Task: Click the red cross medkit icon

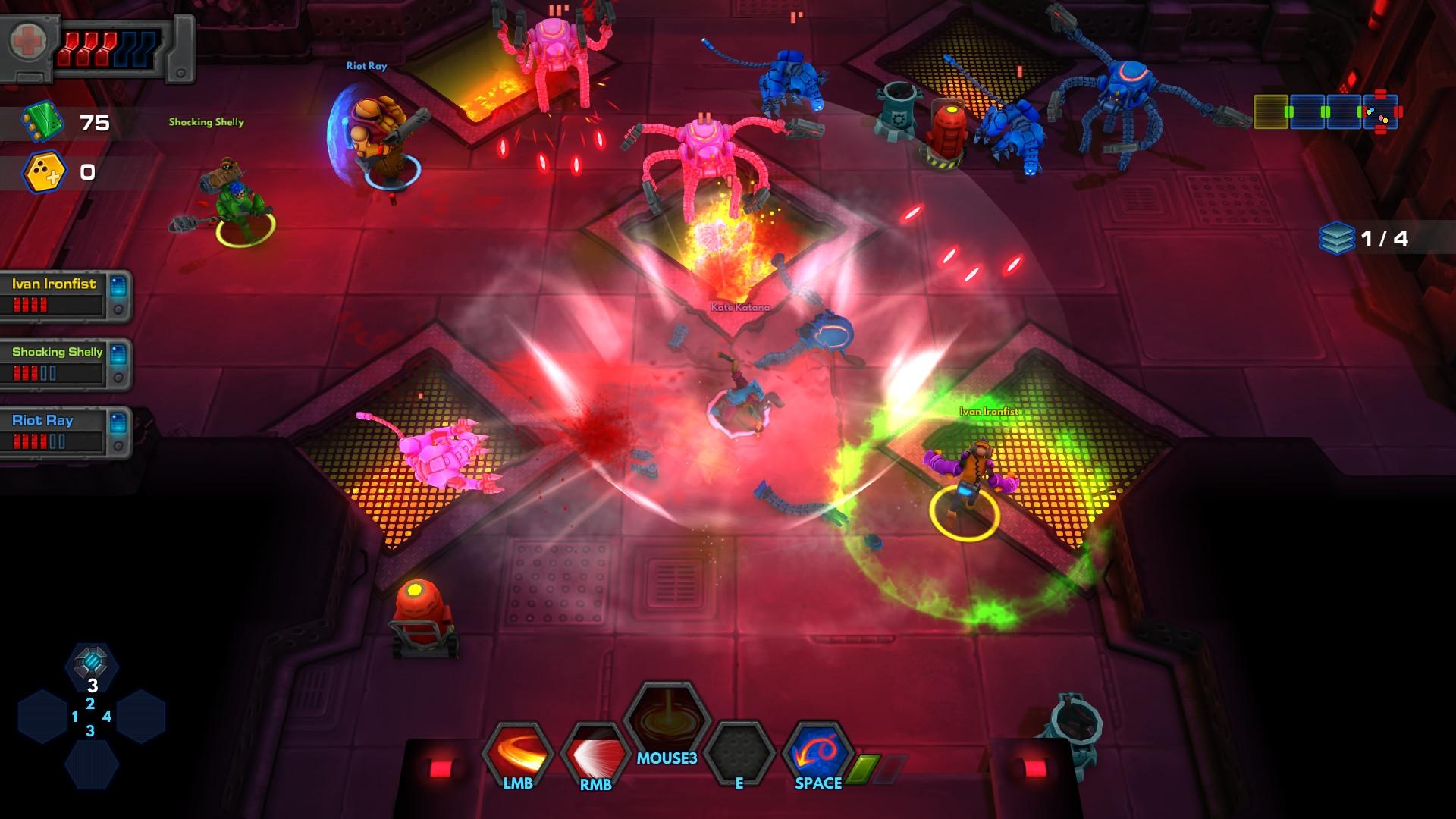Action: pos(29,42)
